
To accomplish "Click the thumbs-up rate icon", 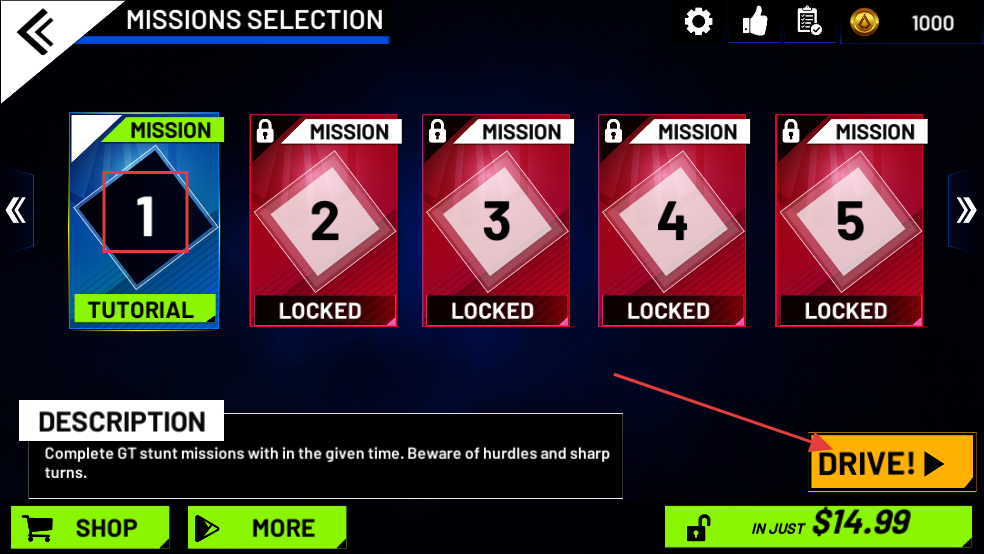I will click(755, 22).
